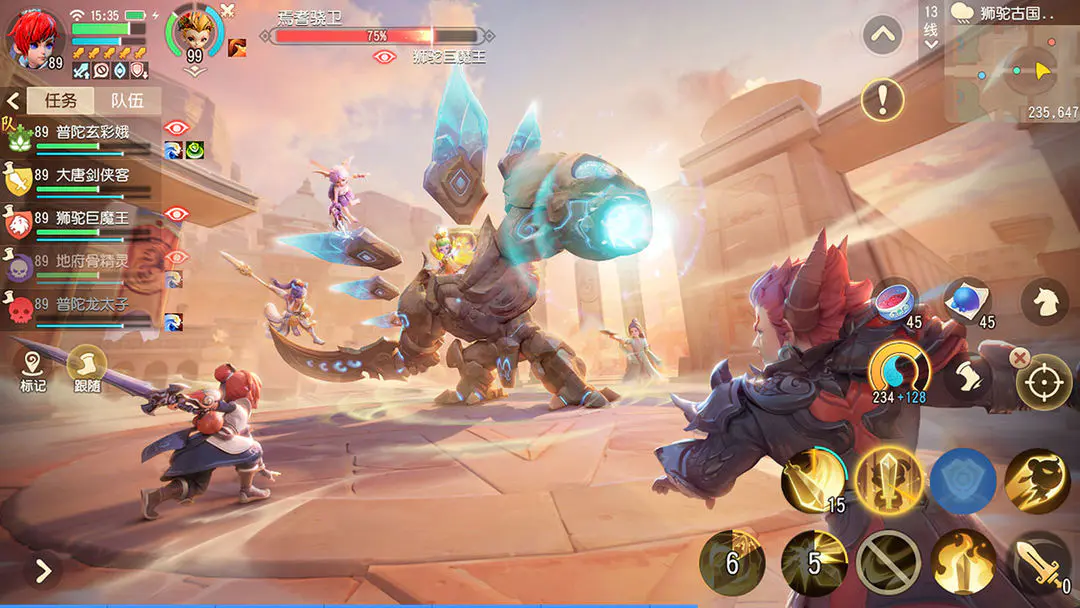Image resolution: width=1080 pixels, height=608 pixels.
Task: Tap the yellow exclamation alert icon
Action: click(882, 99)
